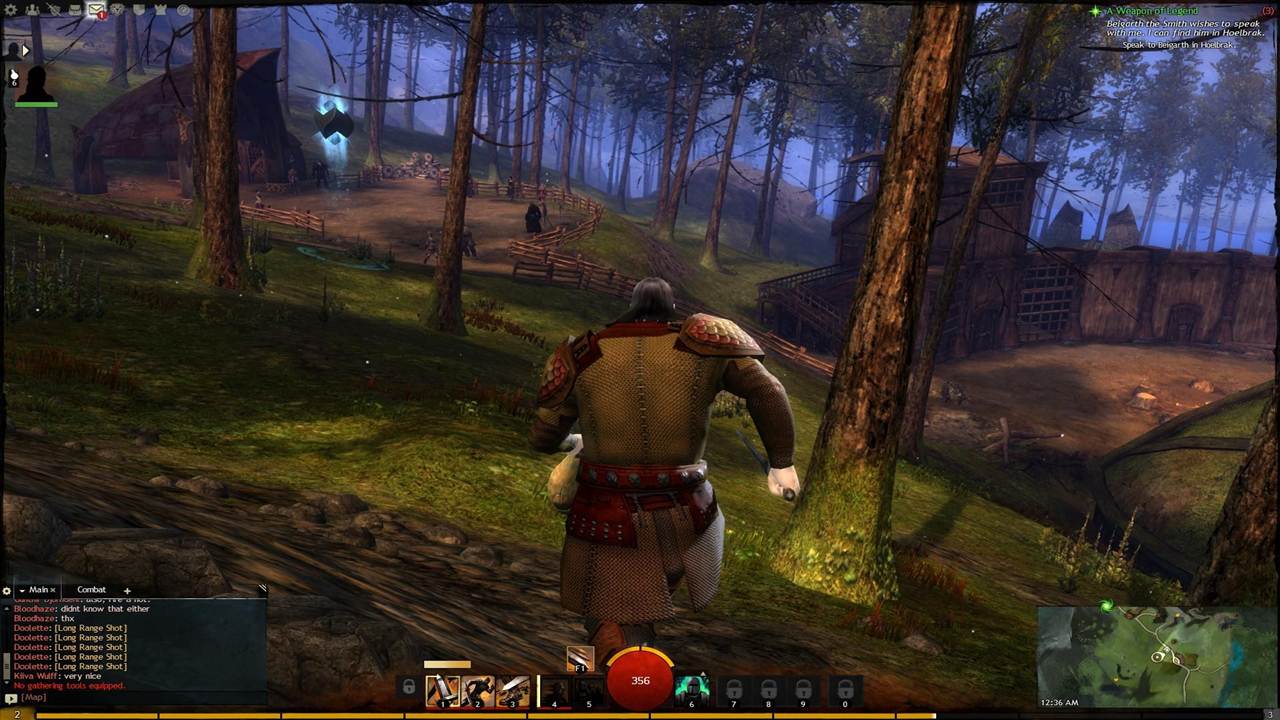Open chat options gear
This screenshot has height=720, width=1280.
pyautogui.click(x=6, y=591)
